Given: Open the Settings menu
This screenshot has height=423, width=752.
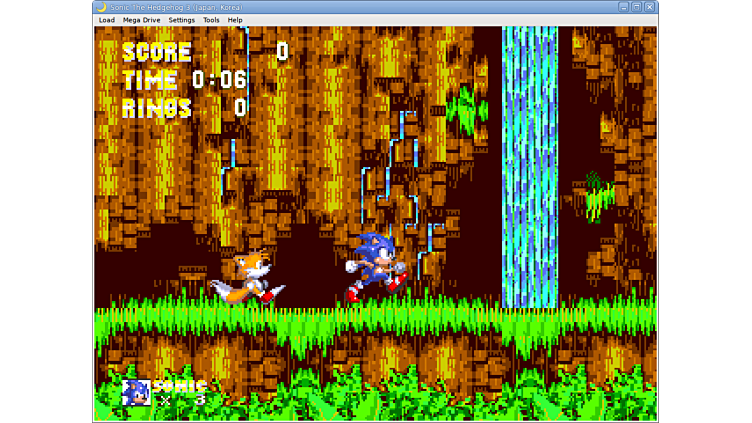Looking at the screenshot, I should pos(181,20).
